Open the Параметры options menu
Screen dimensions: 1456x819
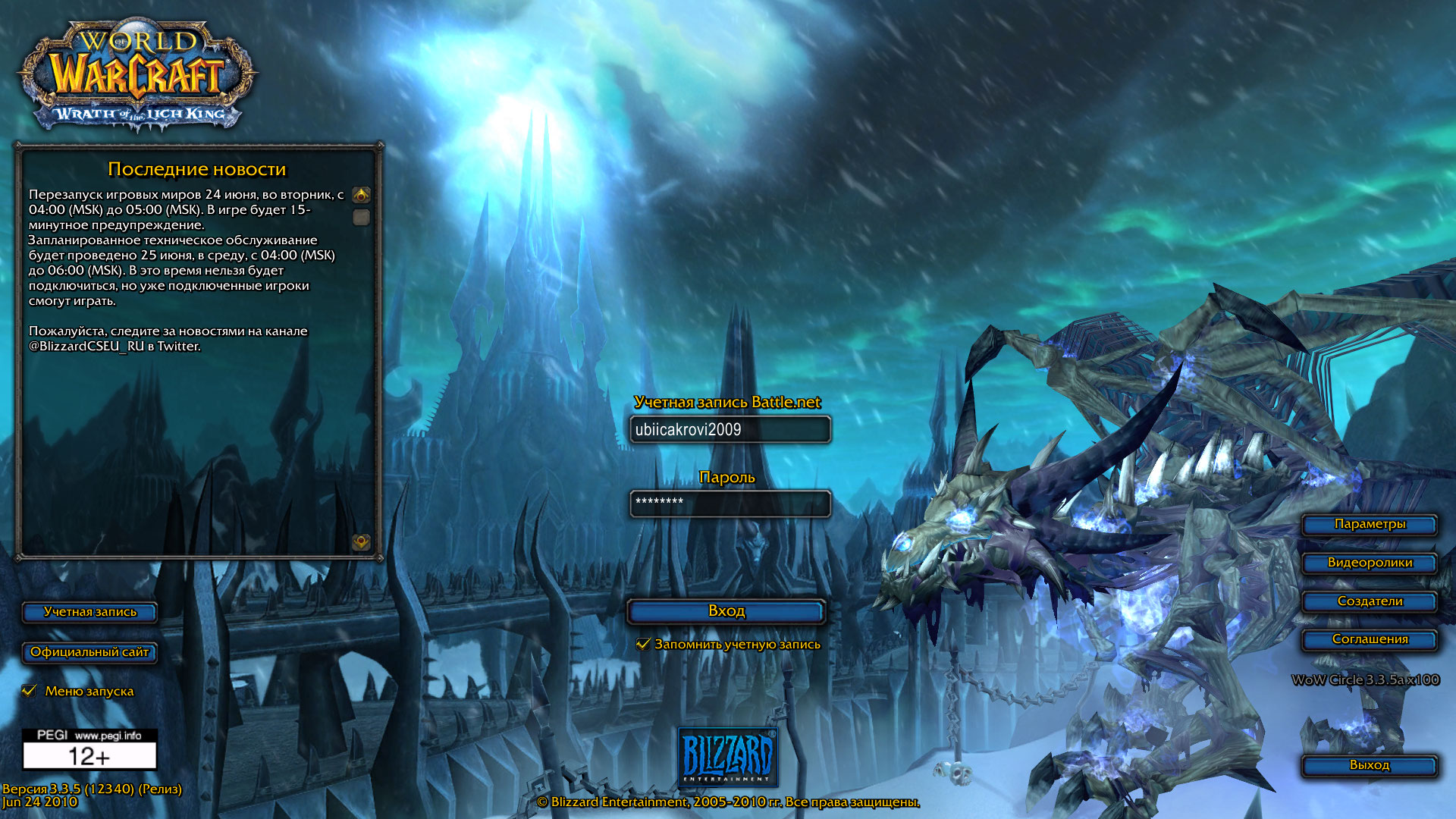[x=1369, y=525]
